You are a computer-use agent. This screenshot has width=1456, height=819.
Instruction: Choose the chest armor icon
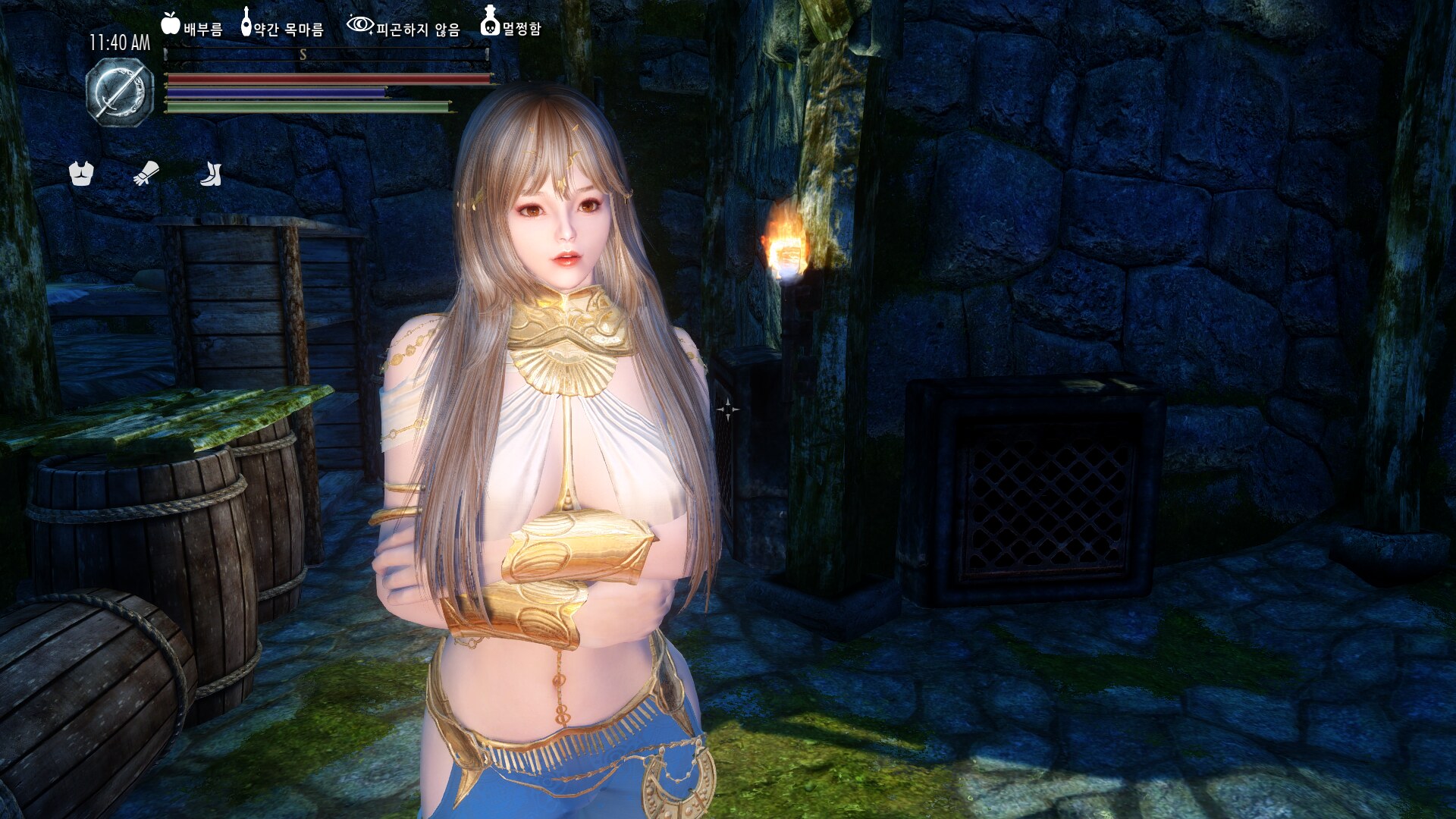click(x=81, y=174)
